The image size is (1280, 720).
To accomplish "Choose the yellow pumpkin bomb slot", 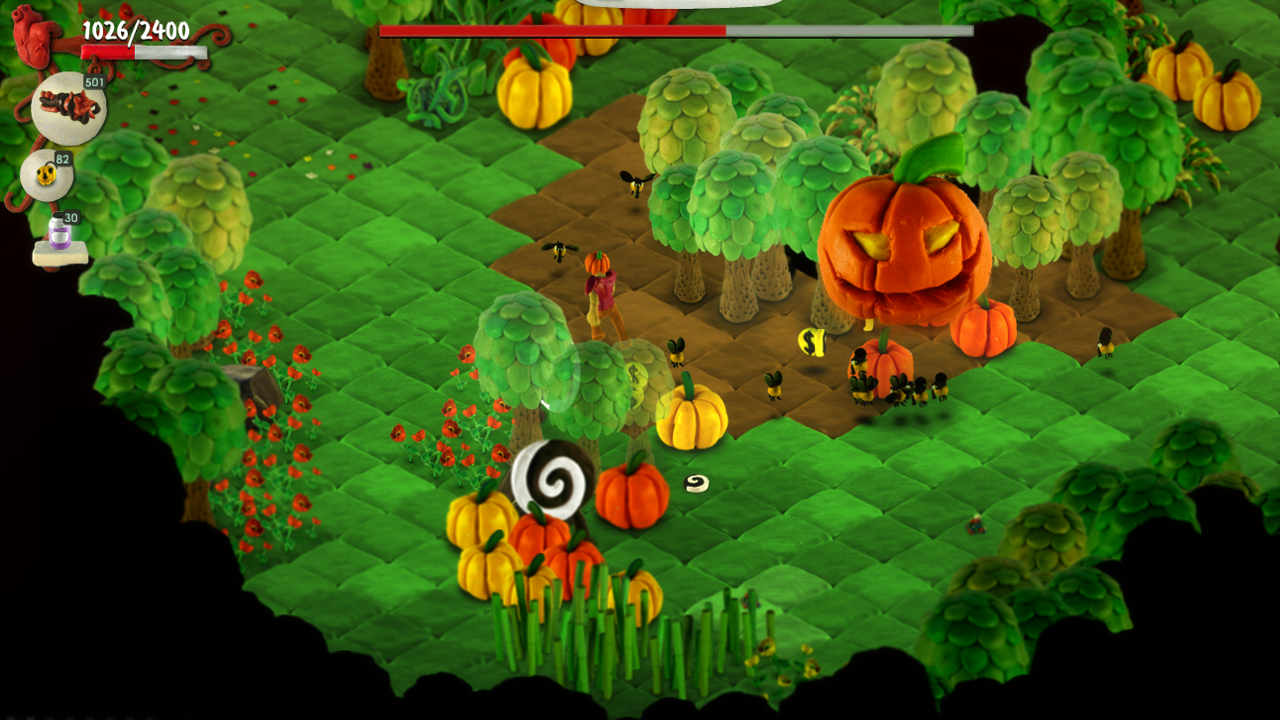I will [x=46, y=176].
